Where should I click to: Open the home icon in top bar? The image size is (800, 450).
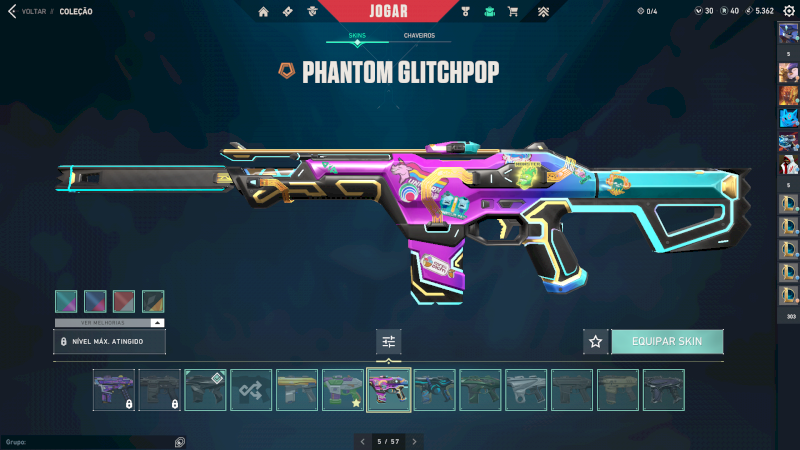[x=264, y=12]
